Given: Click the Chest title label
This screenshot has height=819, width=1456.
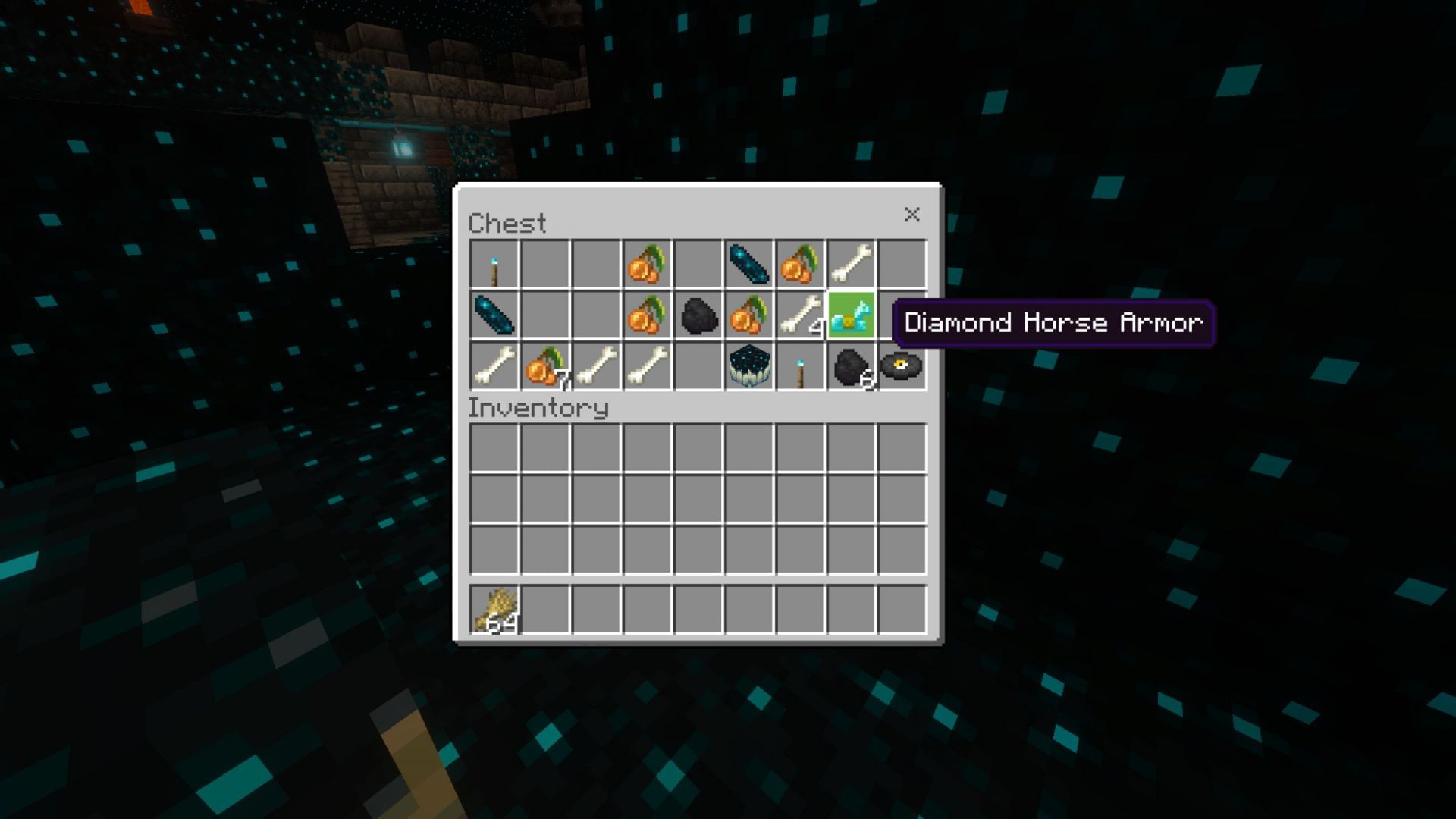Looking at the screenshot, I should [507, 222].
